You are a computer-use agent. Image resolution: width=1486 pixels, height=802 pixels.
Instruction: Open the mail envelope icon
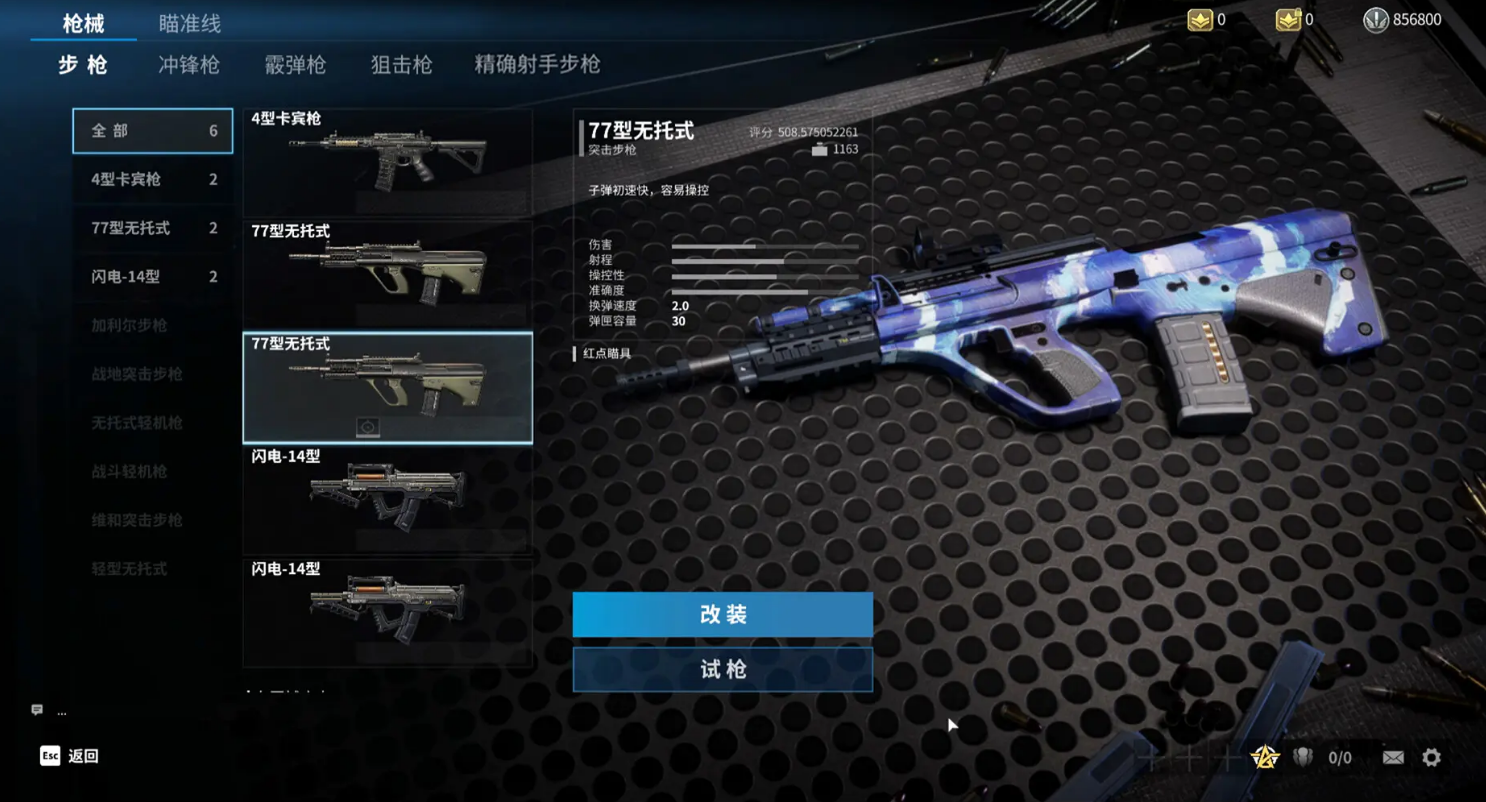pyautogui.click(x=1393, y=758)
